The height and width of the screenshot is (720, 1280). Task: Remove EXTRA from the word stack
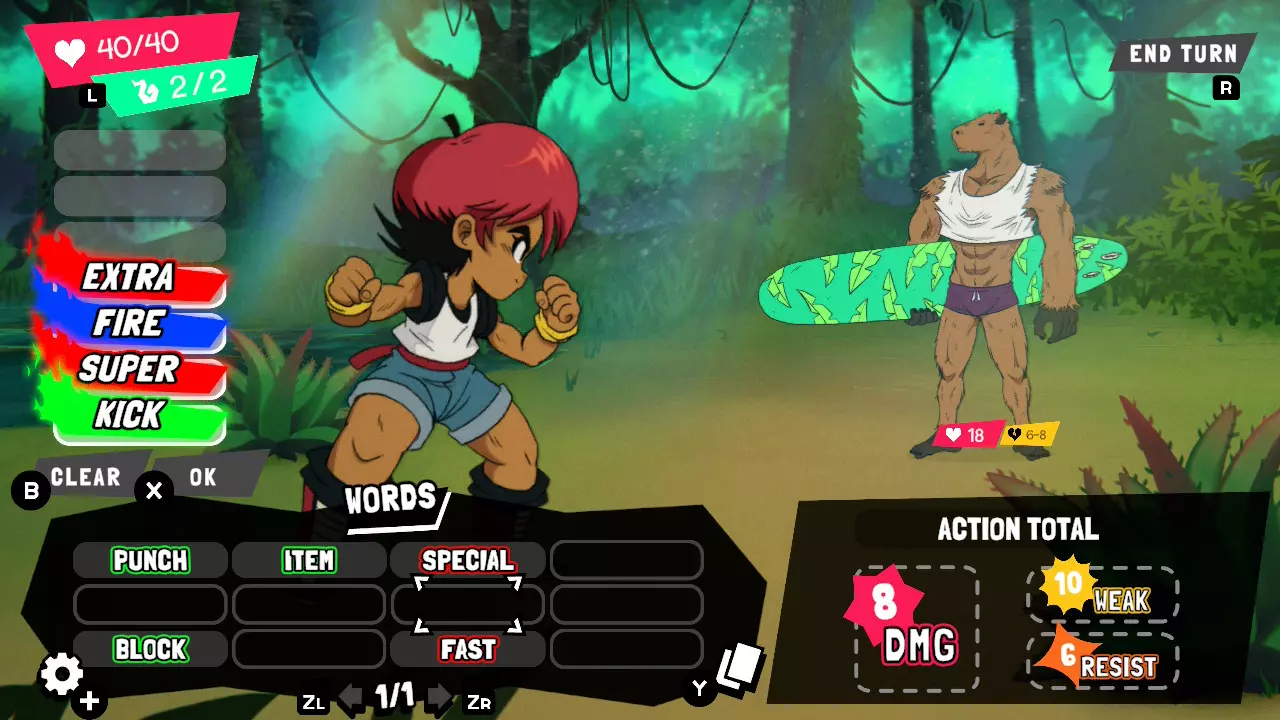click(130, 277)
